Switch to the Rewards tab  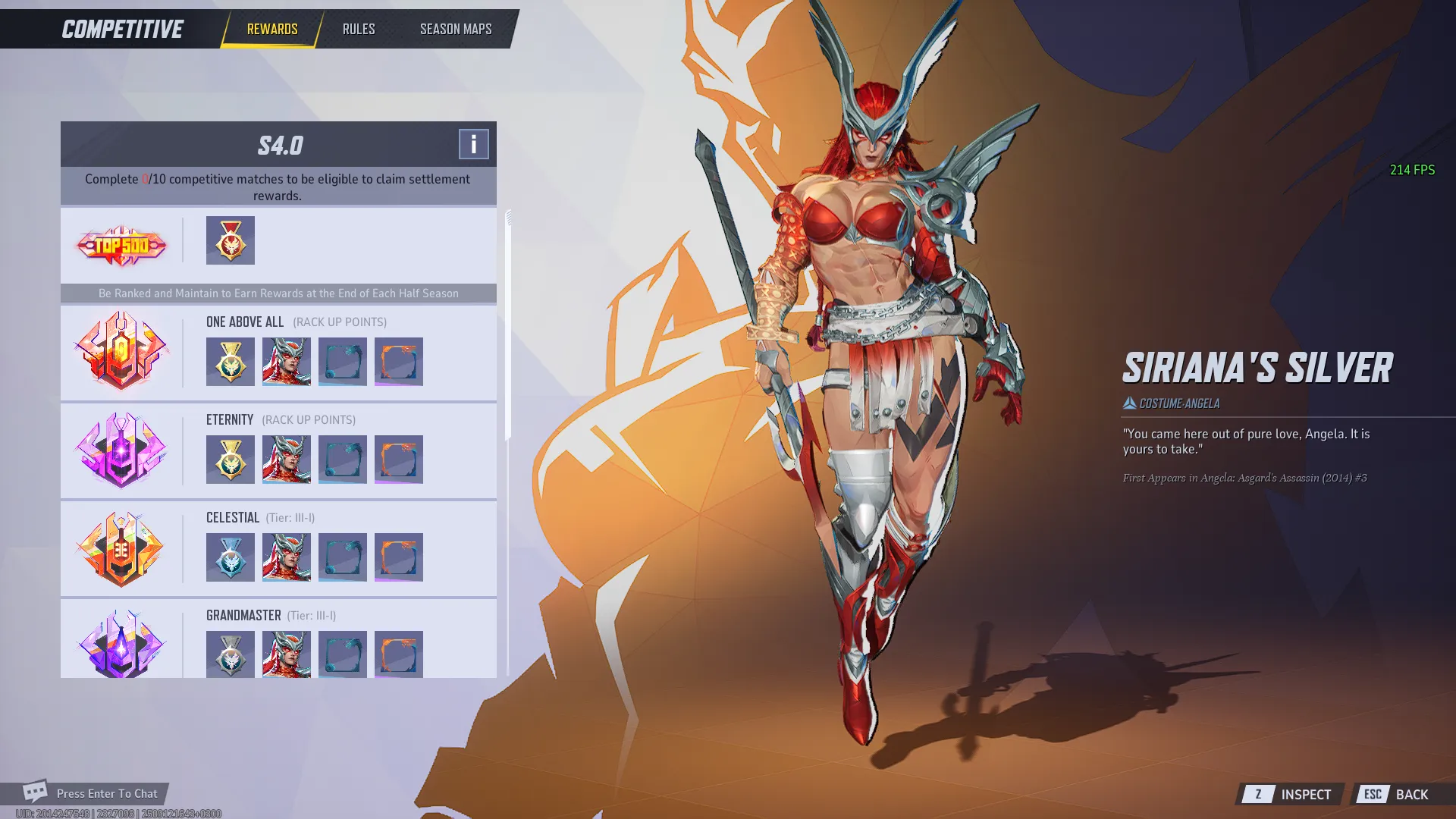[x=271, y=29]
